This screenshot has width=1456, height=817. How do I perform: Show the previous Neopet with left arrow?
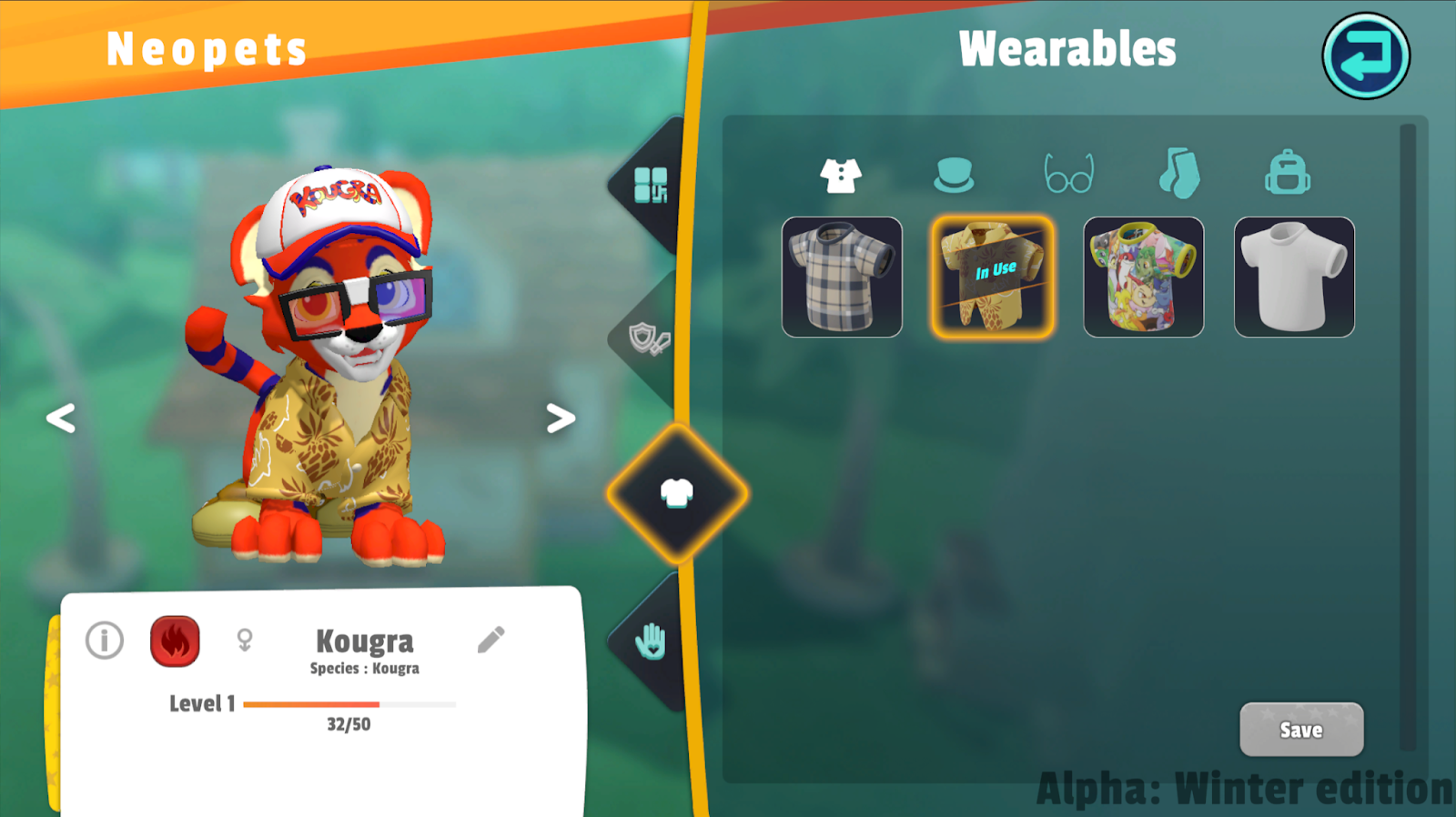click(x=61, y=419)
